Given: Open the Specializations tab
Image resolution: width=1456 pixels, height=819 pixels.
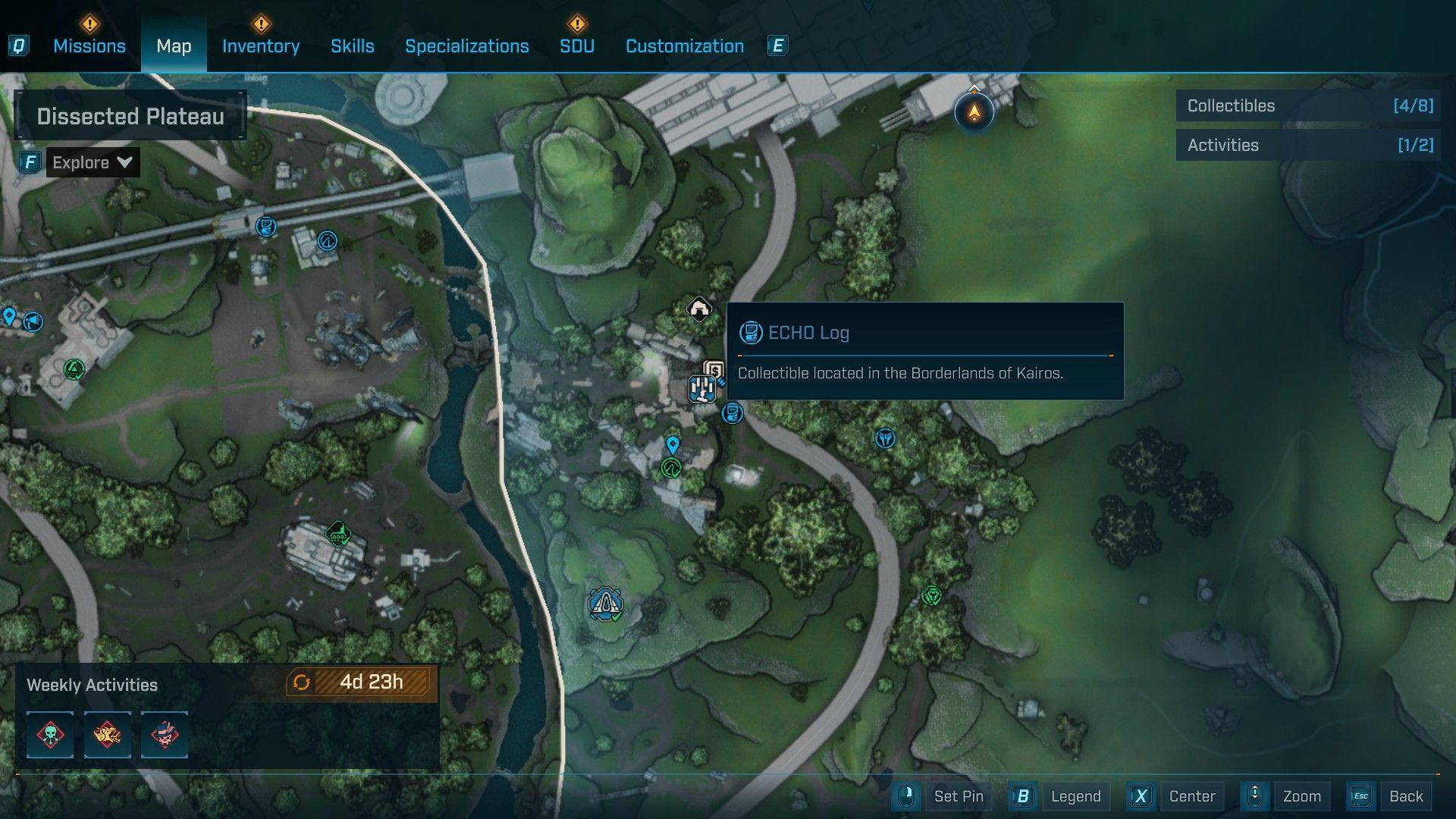Looking at the screenshot, I should pyautogui.click(x=466, y=46).
